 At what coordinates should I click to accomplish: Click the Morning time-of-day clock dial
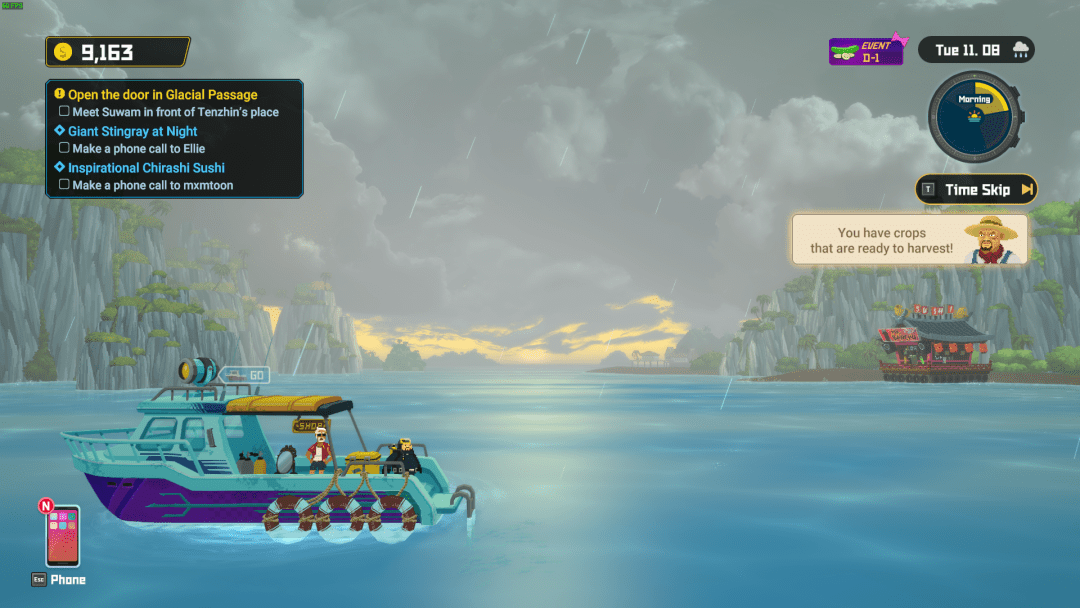(973, 118)
